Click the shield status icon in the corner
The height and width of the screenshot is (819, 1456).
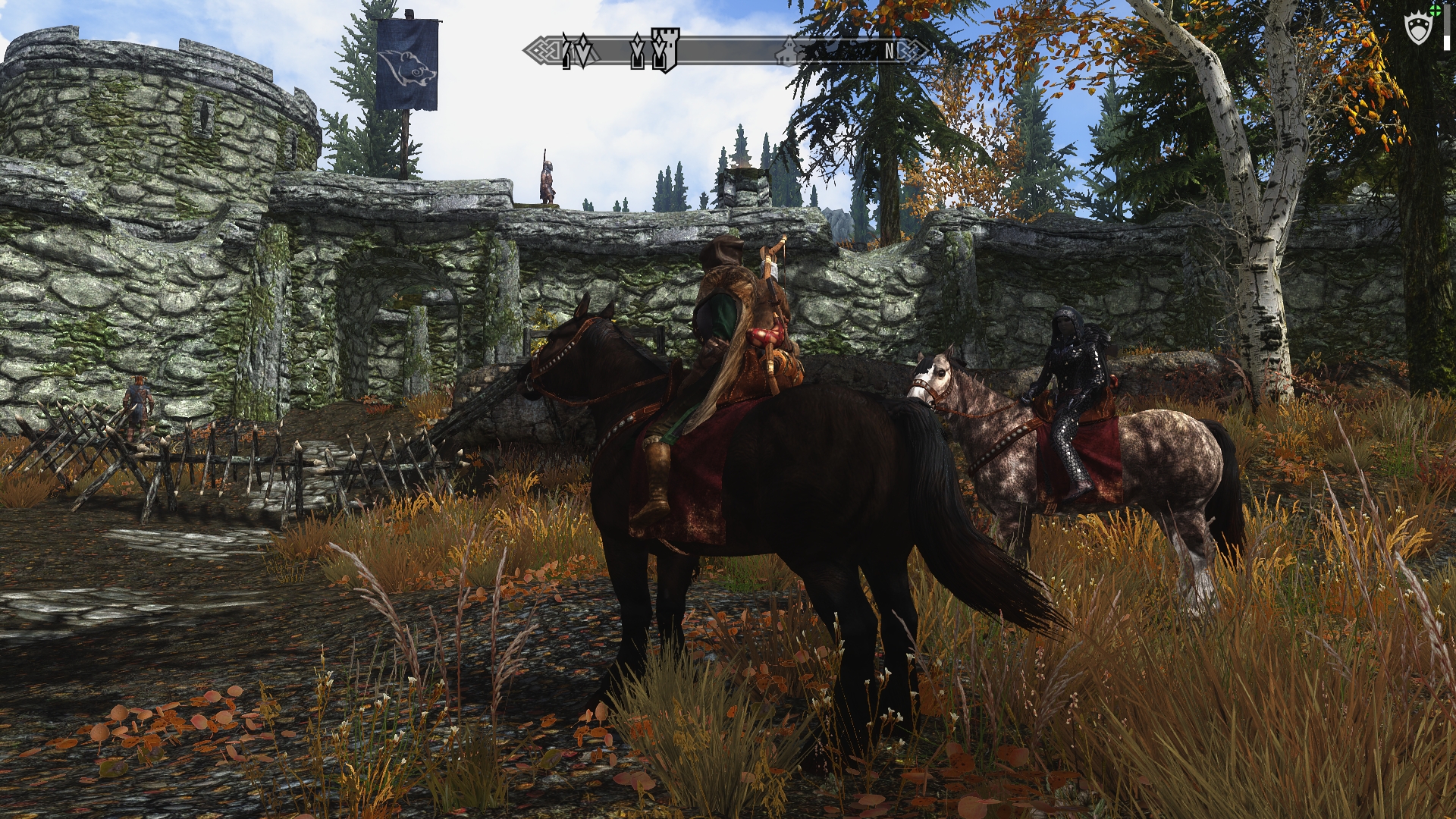(1417, 30)
